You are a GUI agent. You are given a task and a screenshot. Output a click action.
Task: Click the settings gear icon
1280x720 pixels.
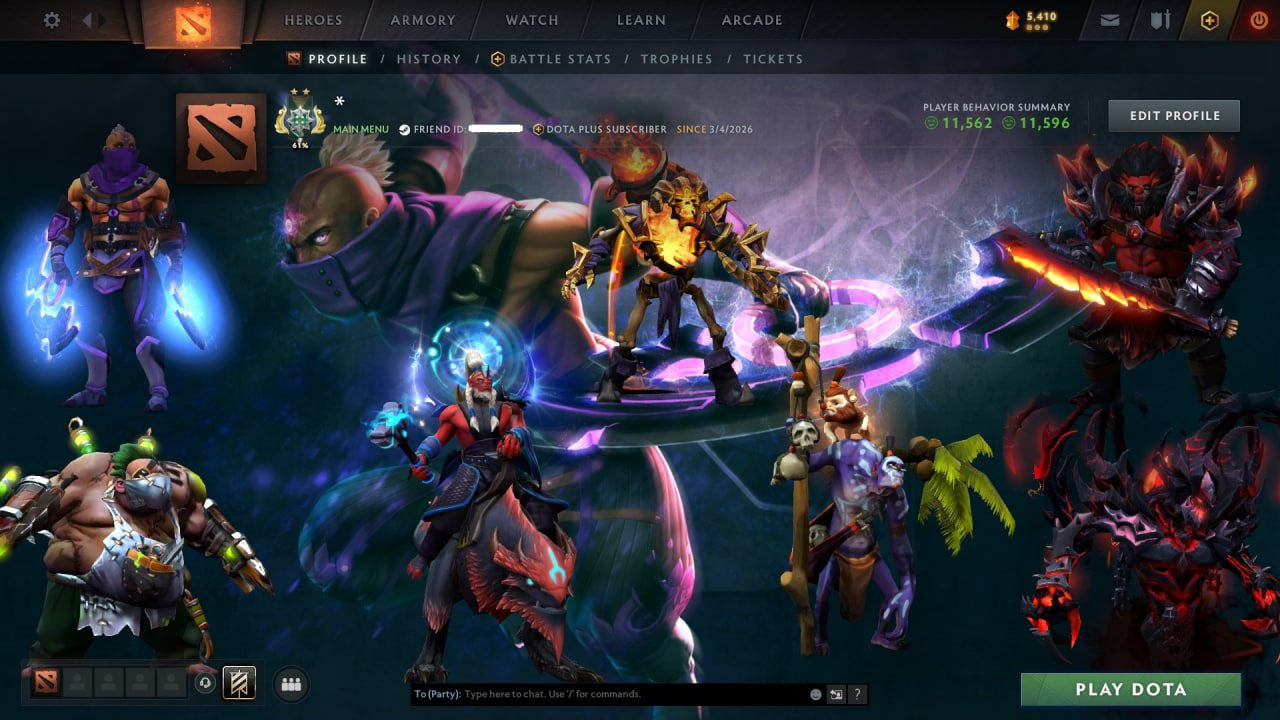coord(52,19)
